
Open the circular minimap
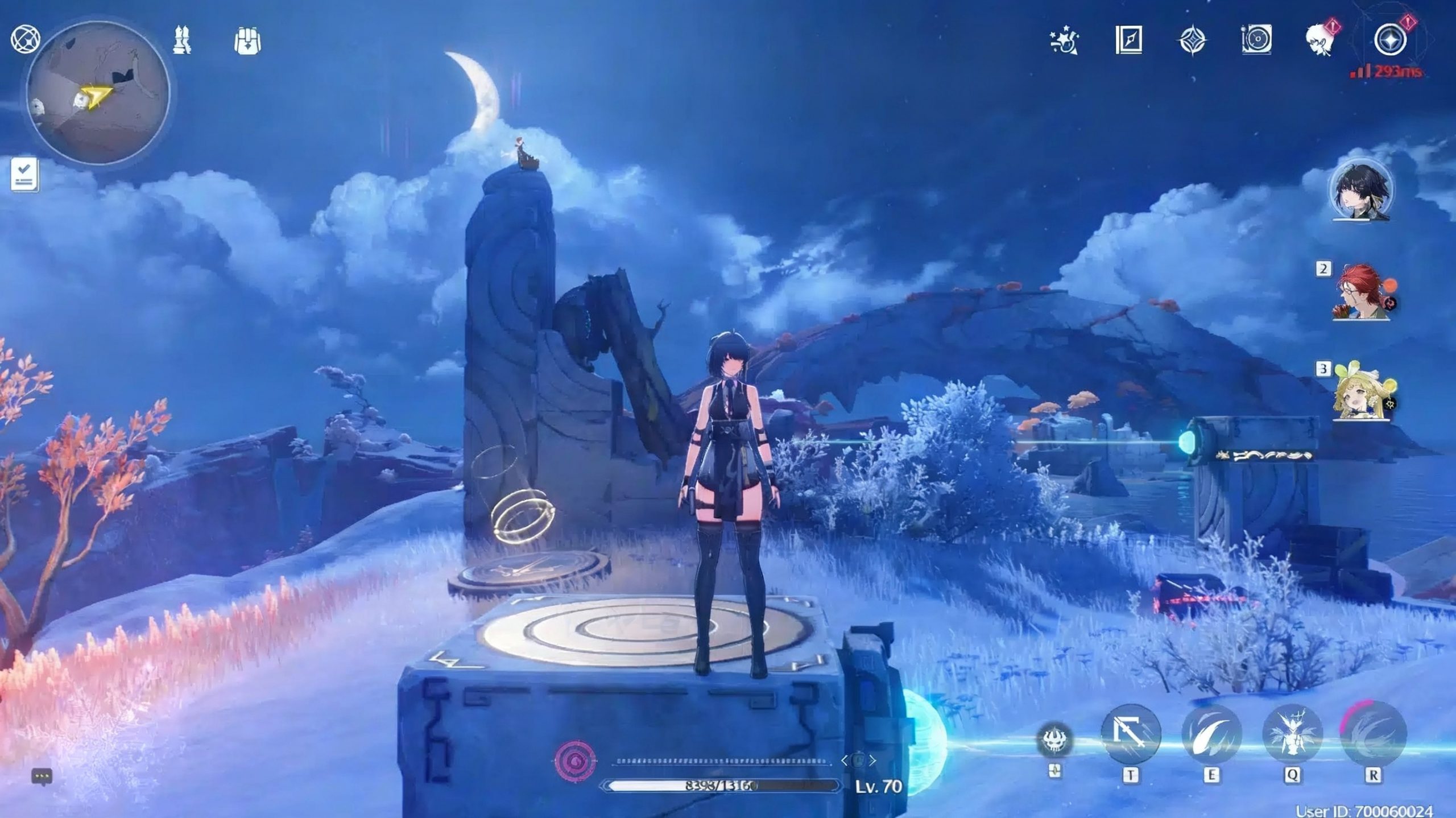tap(98, 93)
